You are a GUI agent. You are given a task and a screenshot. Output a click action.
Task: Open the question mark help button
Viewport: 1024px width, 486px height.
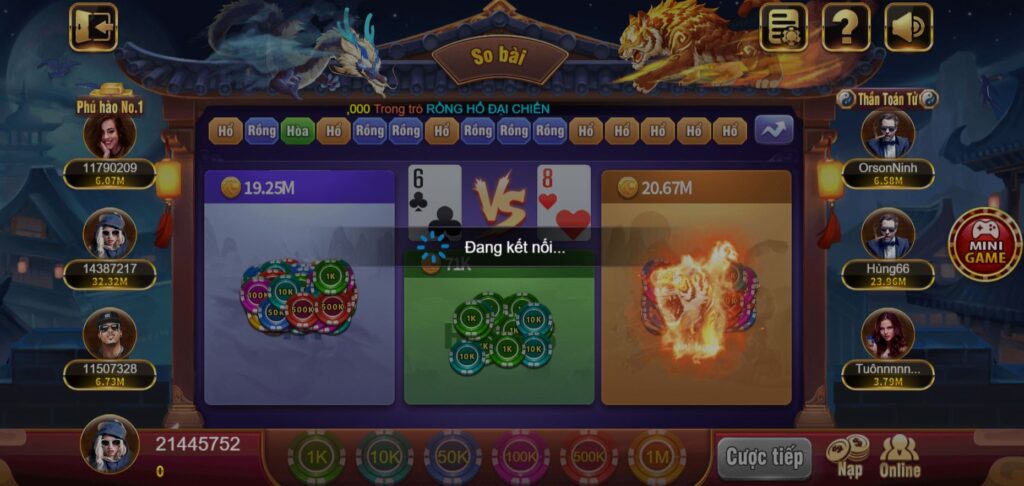[846, 27]
